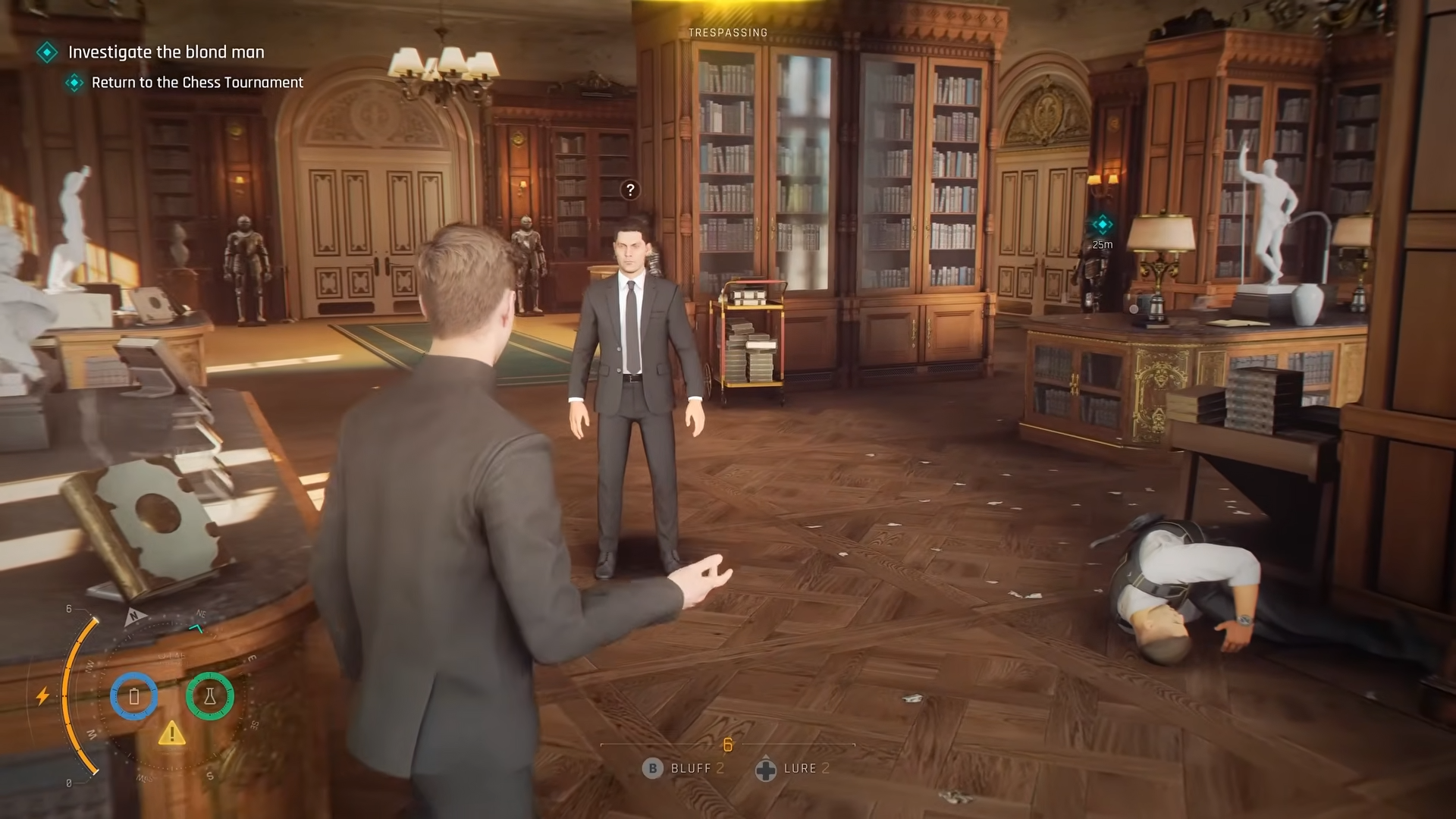Select the green flask gadget icon

tap(210, 696)
